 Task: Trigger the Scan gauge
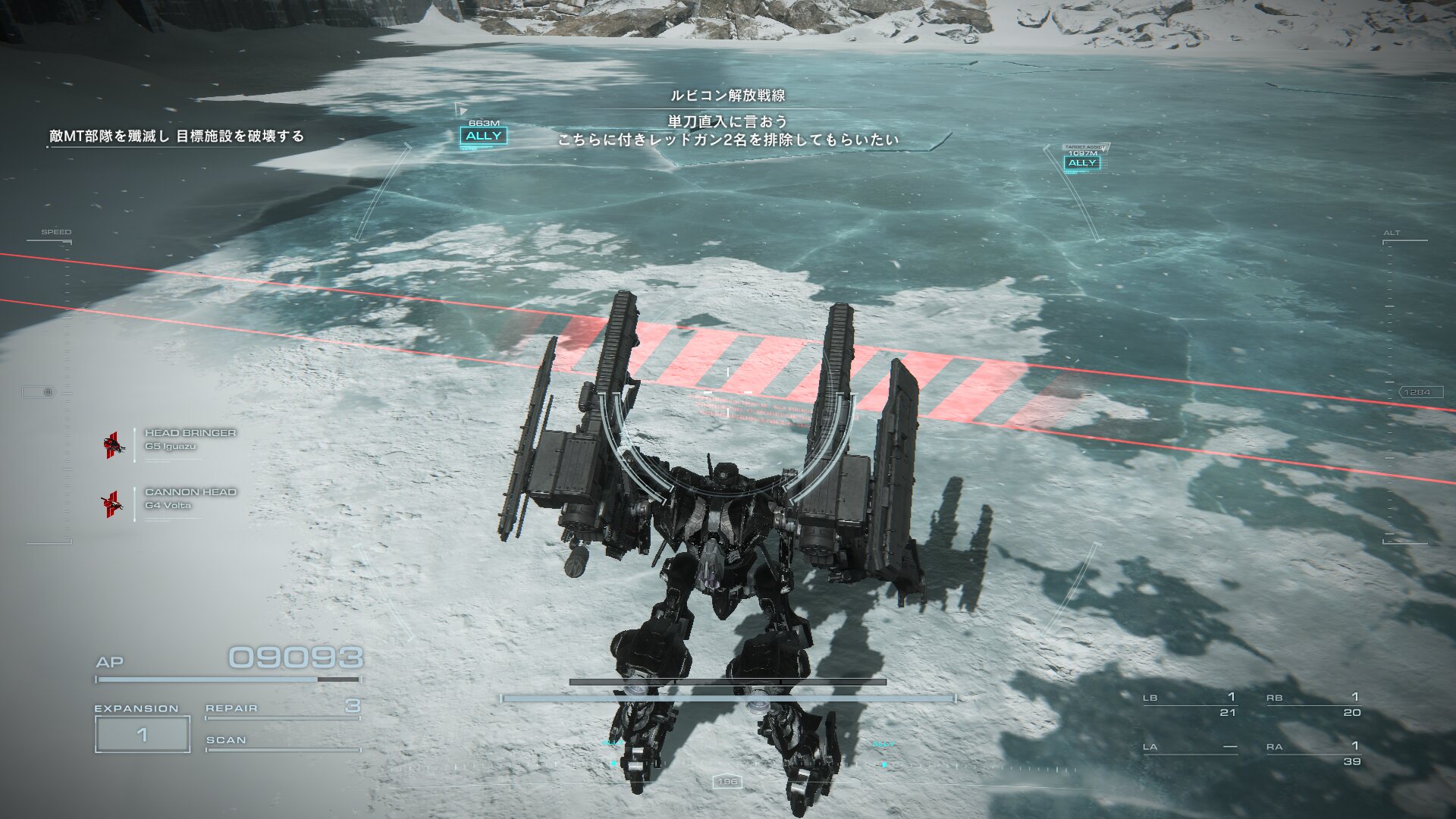(282, 742)
